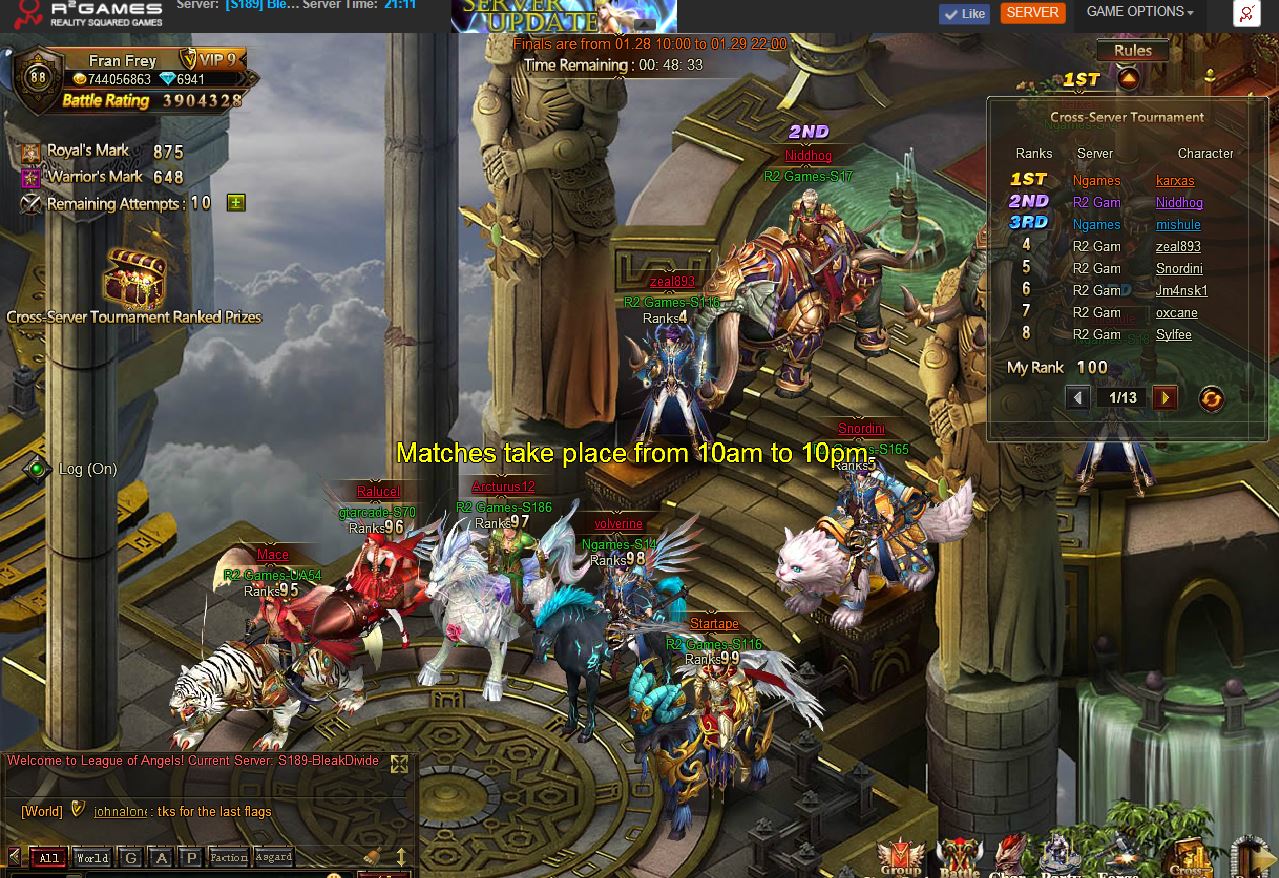Image resolution: width=1279 pixels, height=878 pixels.
Task: Open the Cross-Server Tournament Ranked Prizes chest
Action: click(x=135, y=281)
